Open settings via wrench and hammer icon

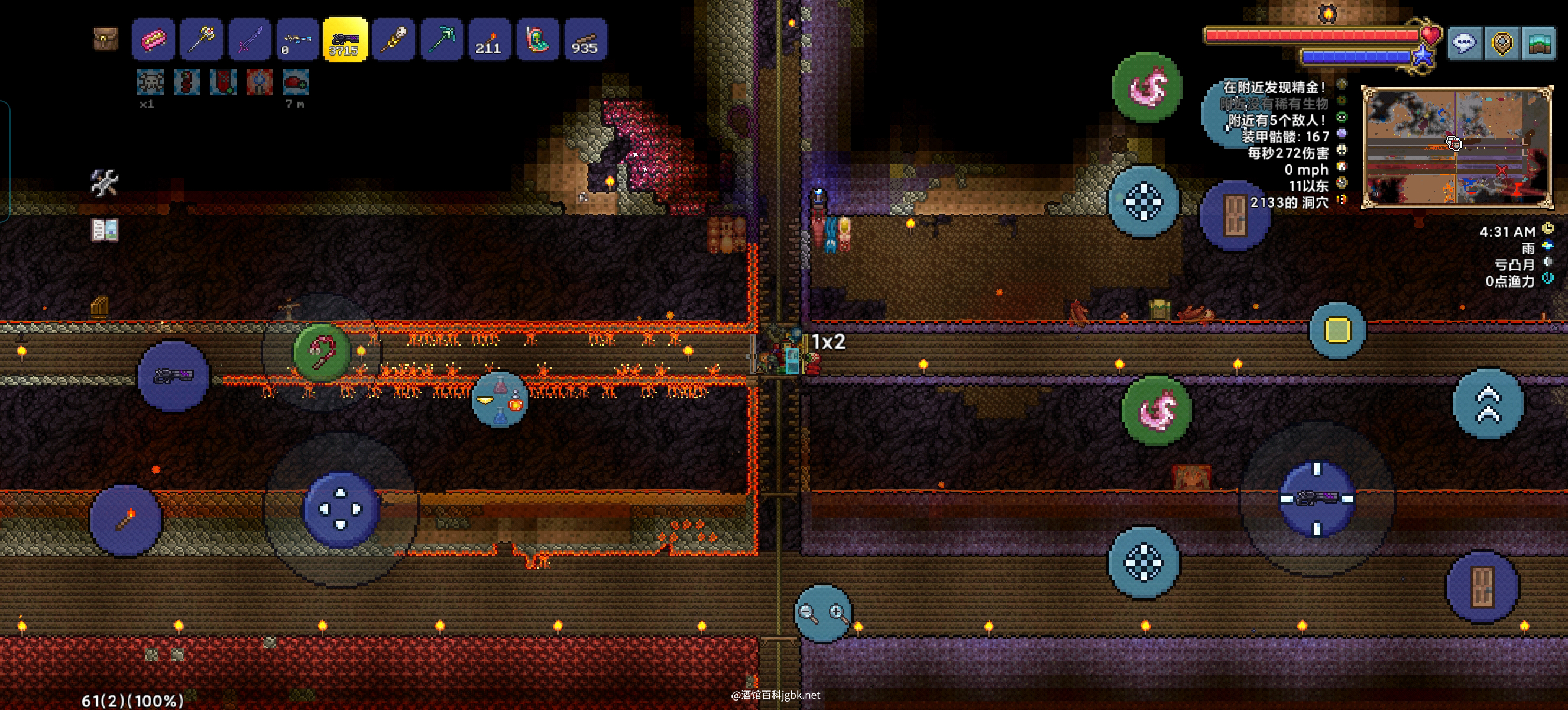coord(104,182)
